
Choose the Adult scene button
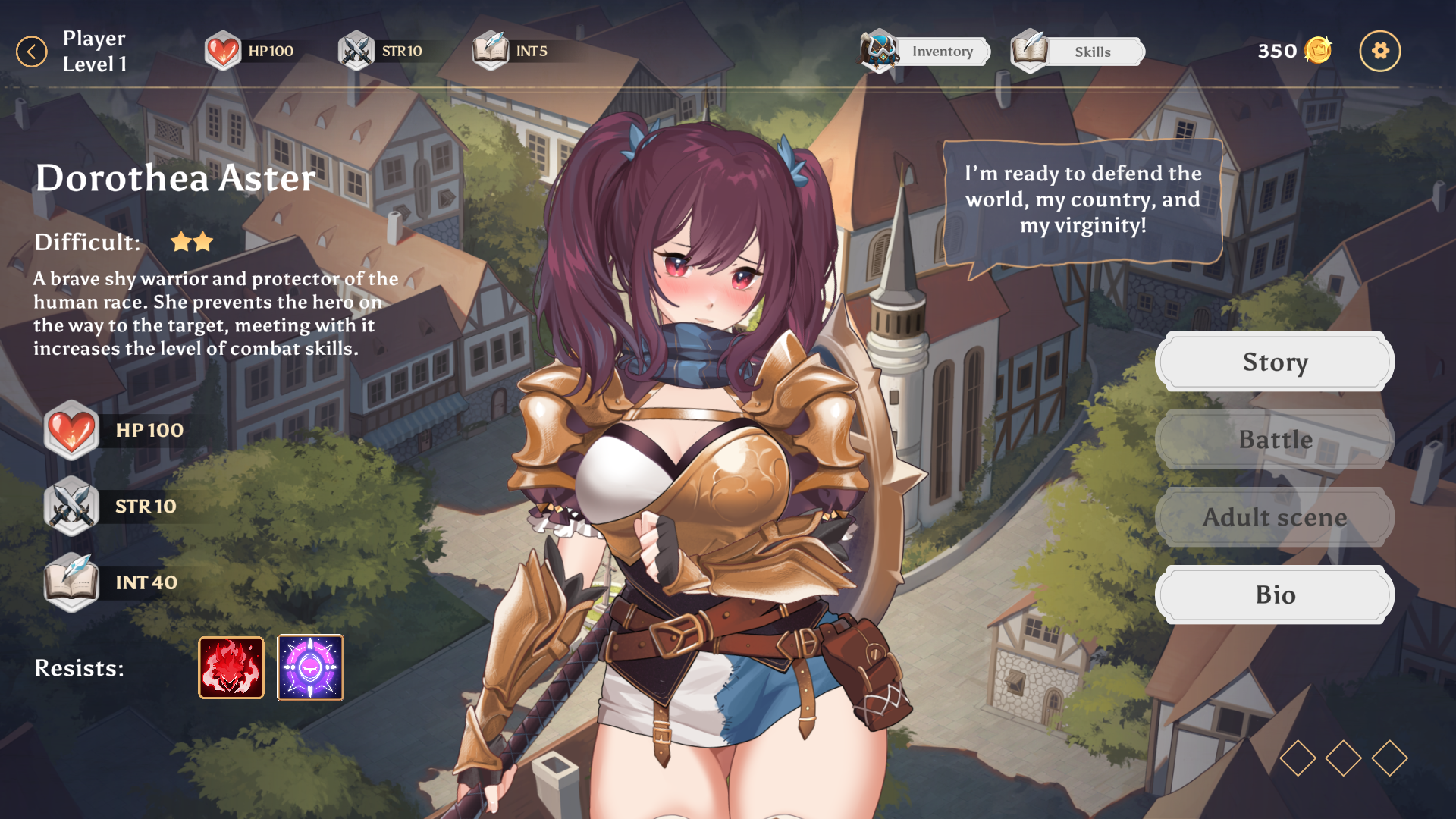coord(1275,517)
